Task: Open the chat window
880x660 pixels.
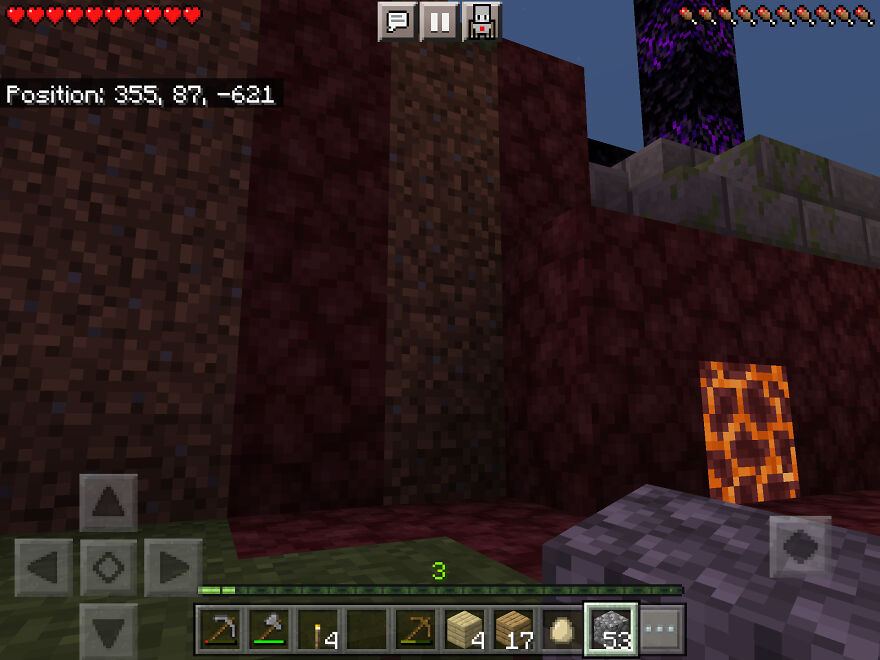Action: point(397,21)
